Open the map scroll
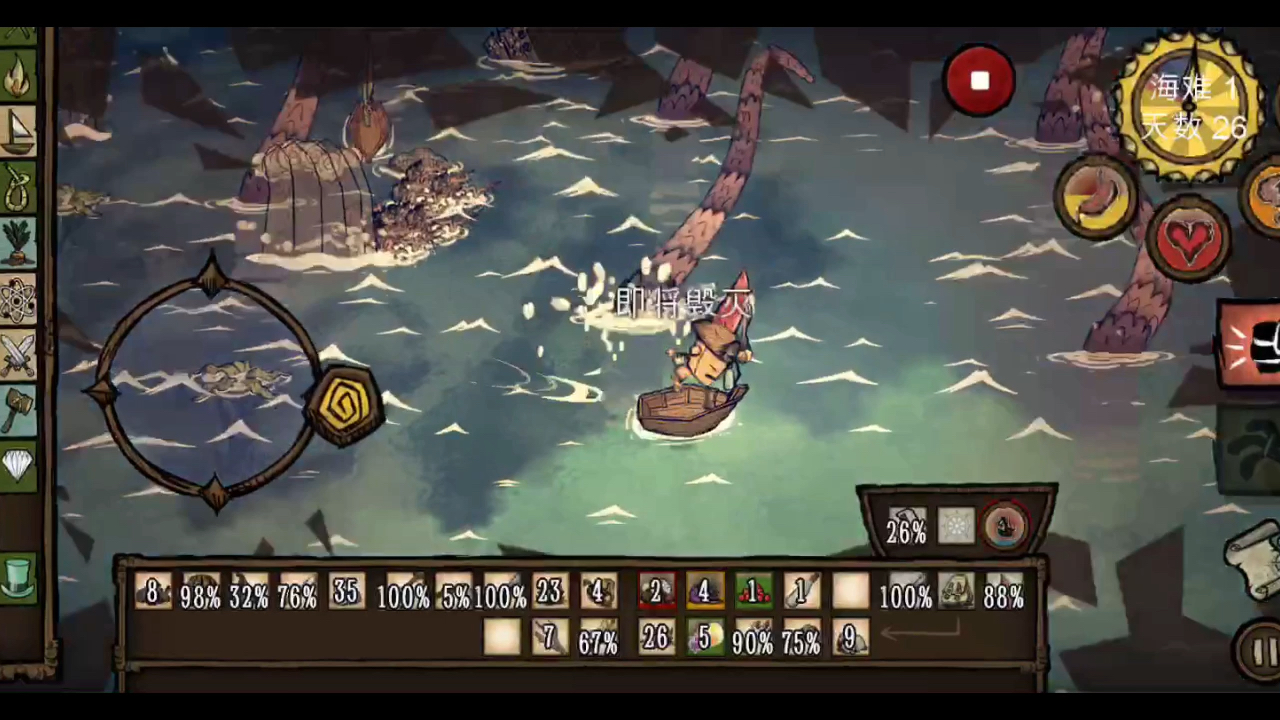1280x720 pixels. [x=1254, y=550]
